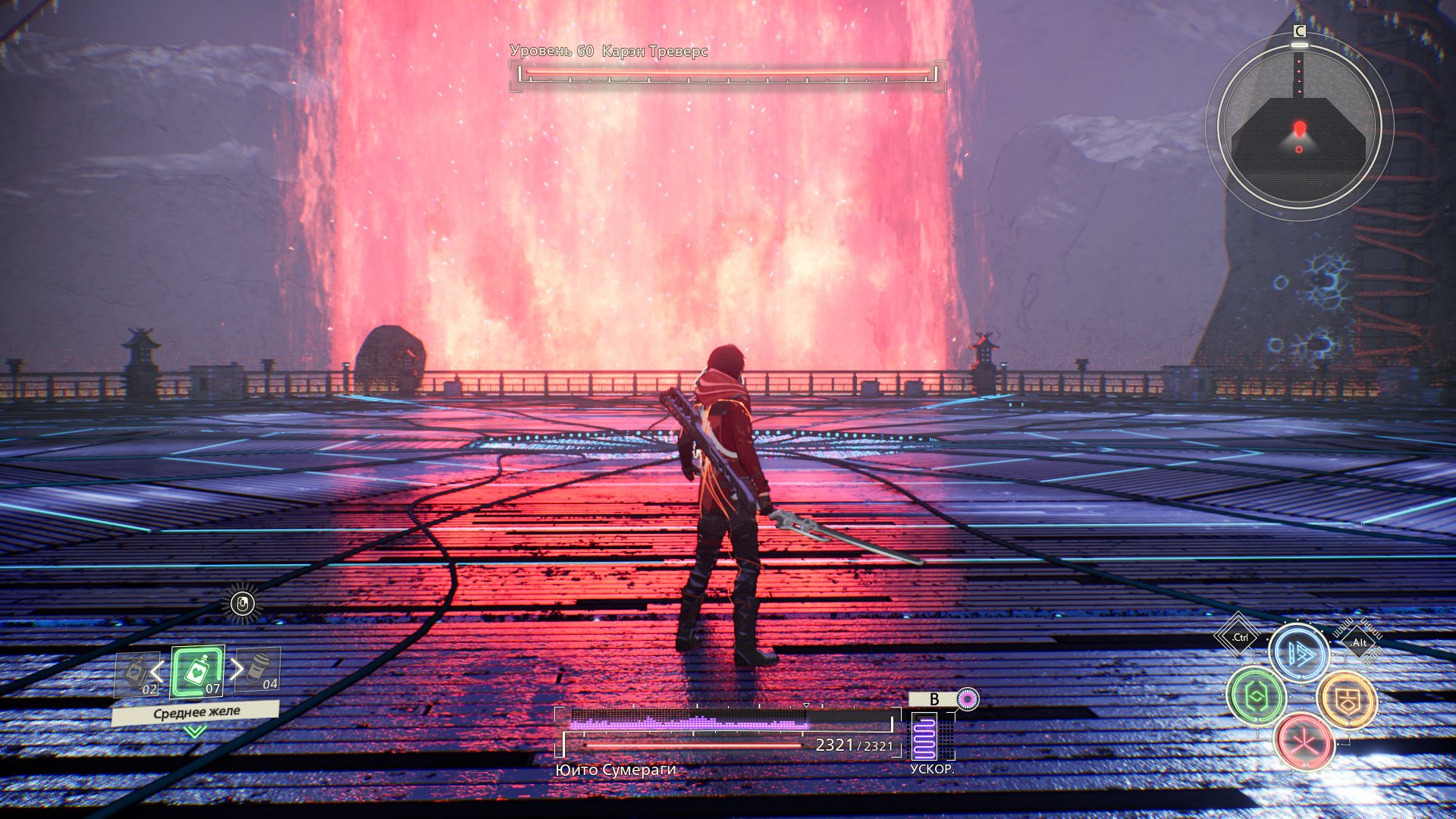
Task: Select the green Среднее желе item slot
Action: [197, 672]
